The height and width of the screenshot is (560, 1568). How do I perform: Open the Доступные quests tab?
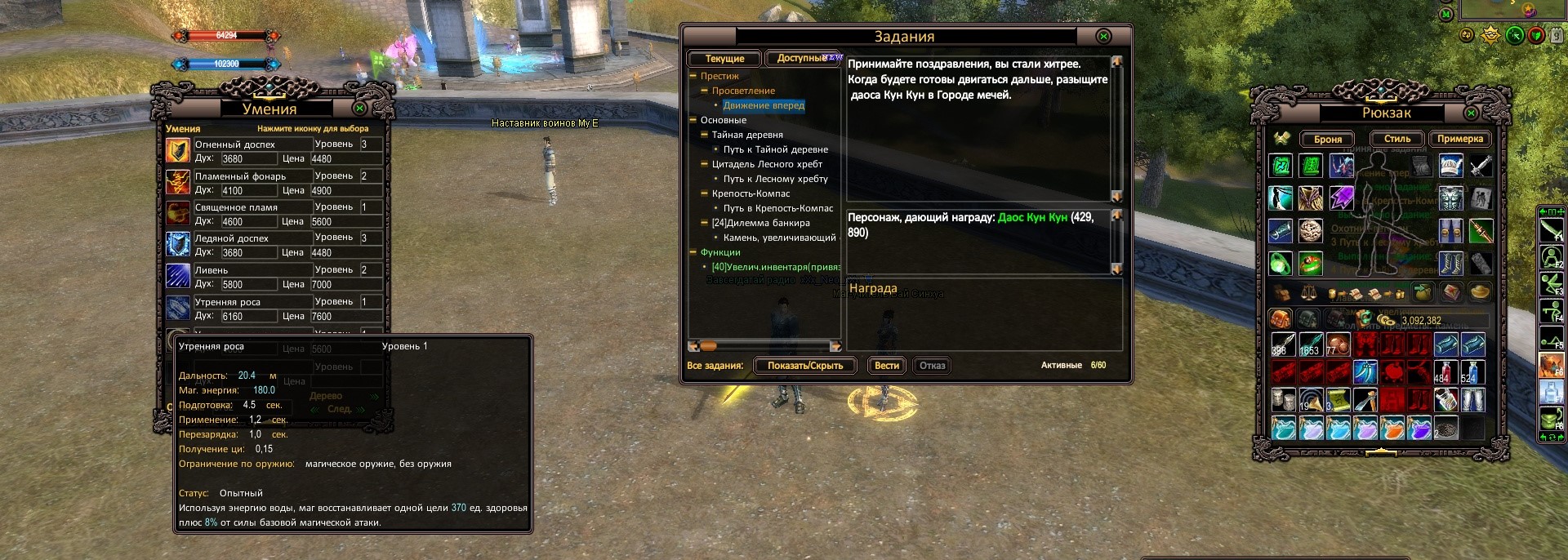click(800, 59)
